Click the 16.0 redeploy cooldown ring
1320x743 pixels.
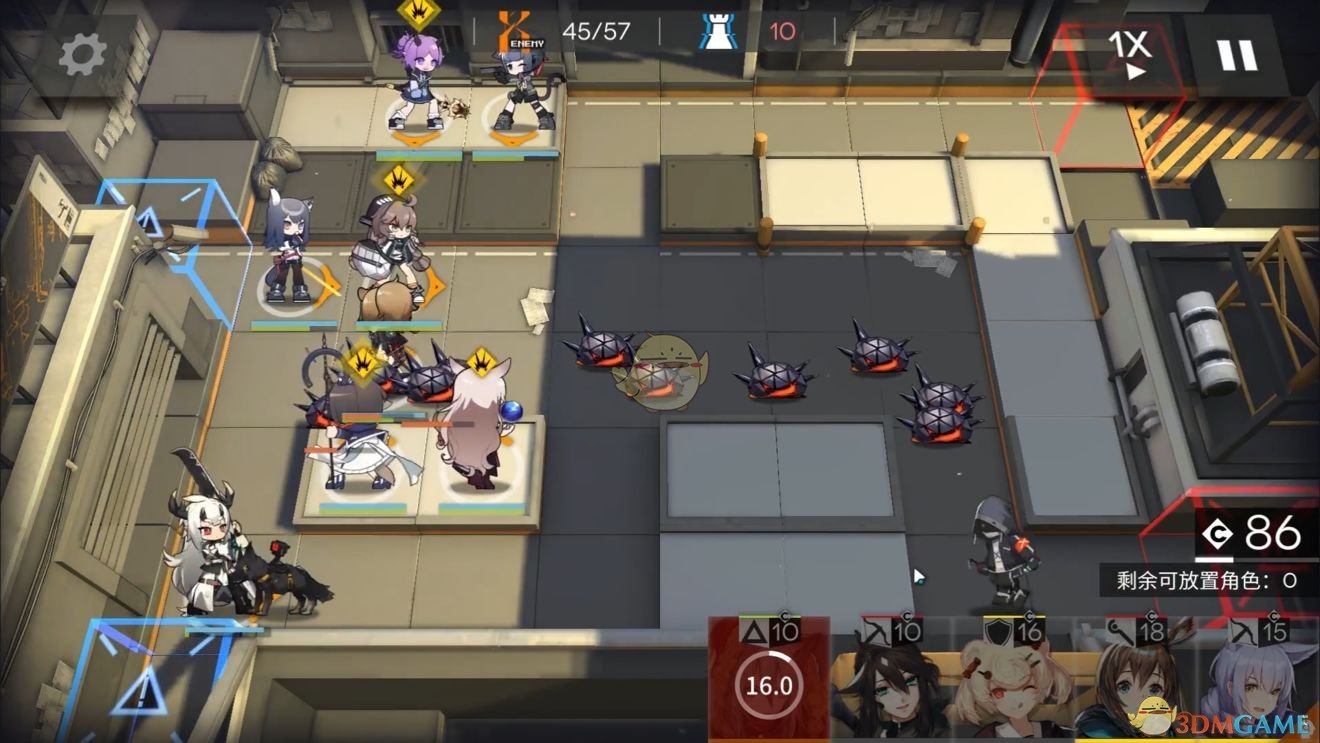pyautogui.click(x=768, y=685)
